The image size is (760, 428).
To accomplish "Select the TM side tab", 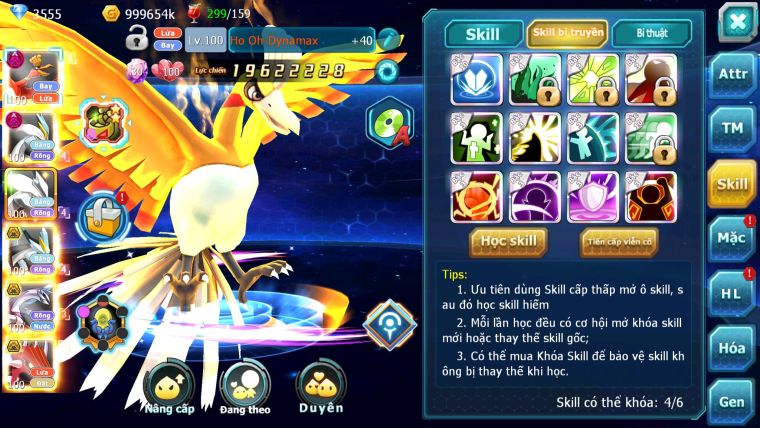I will [731, 129].
